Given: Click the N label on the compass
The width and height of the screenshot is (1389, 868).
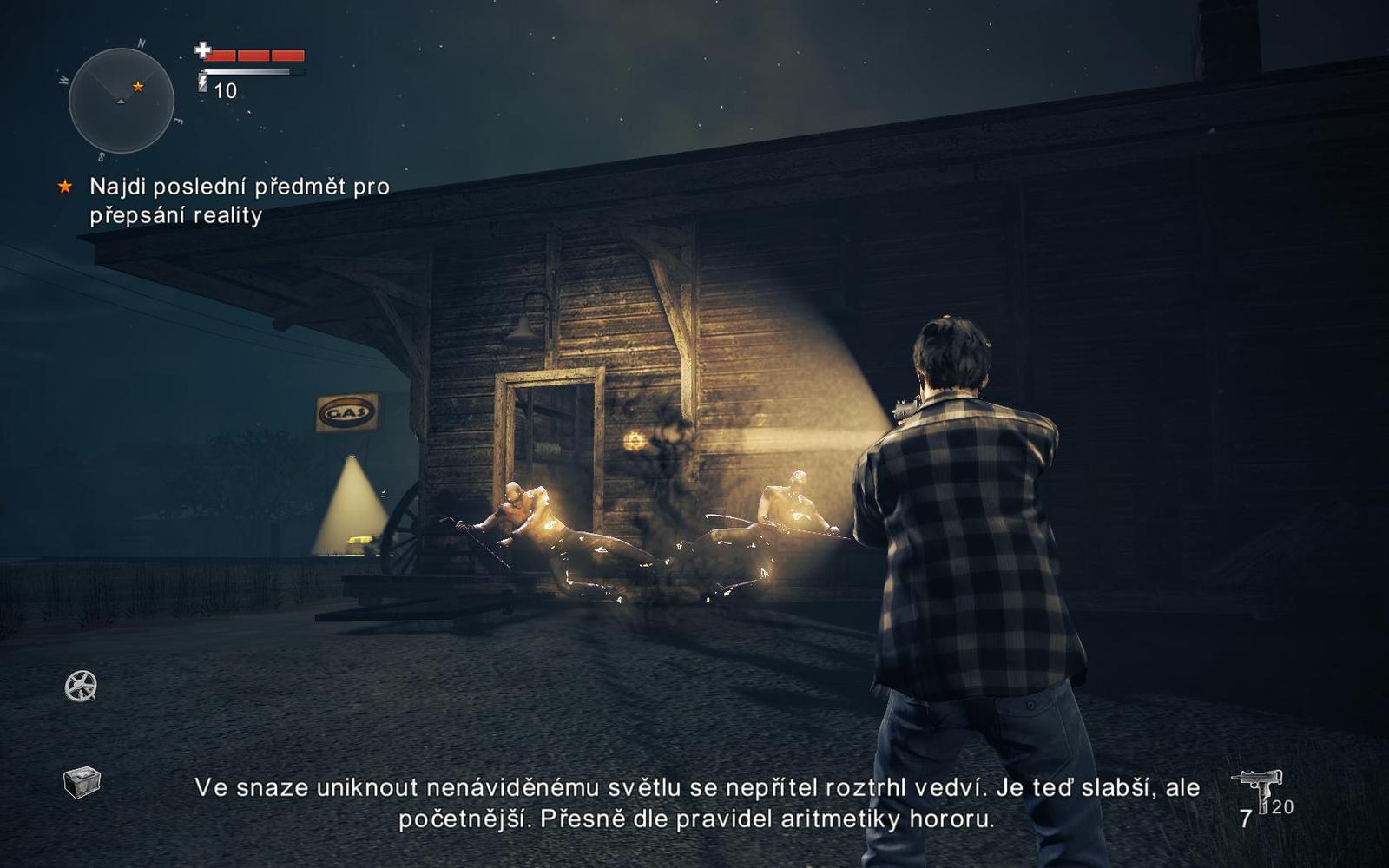Looking at the screenshot, I should (x=140, y=41).
